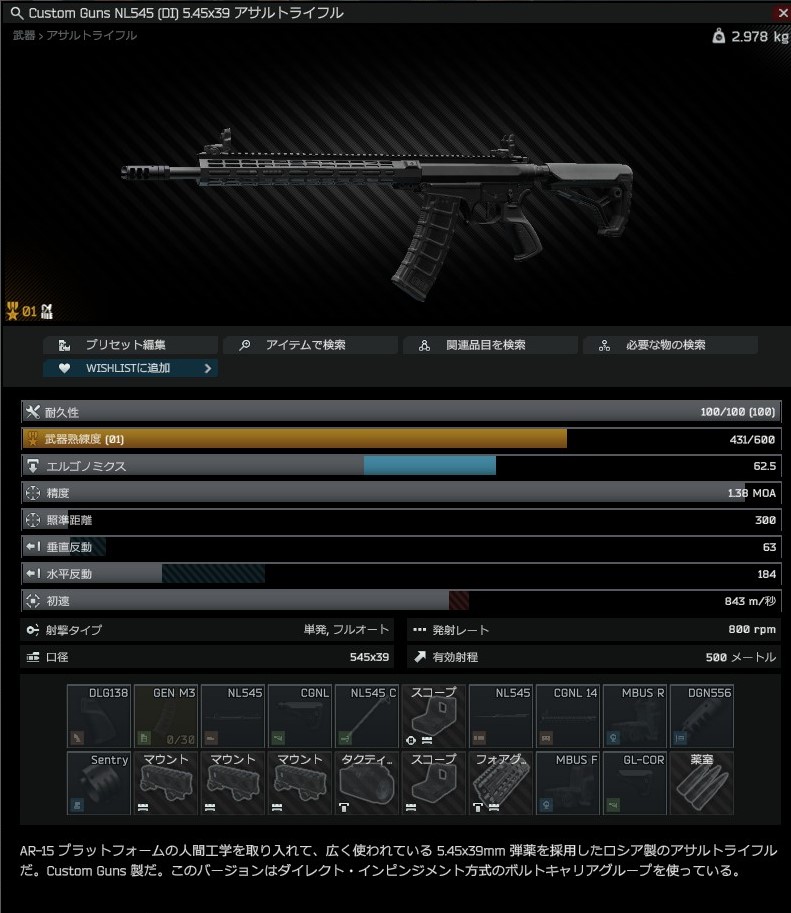
Task: Choose 関連品目を検索 to find related items
Action: (490, 345)
